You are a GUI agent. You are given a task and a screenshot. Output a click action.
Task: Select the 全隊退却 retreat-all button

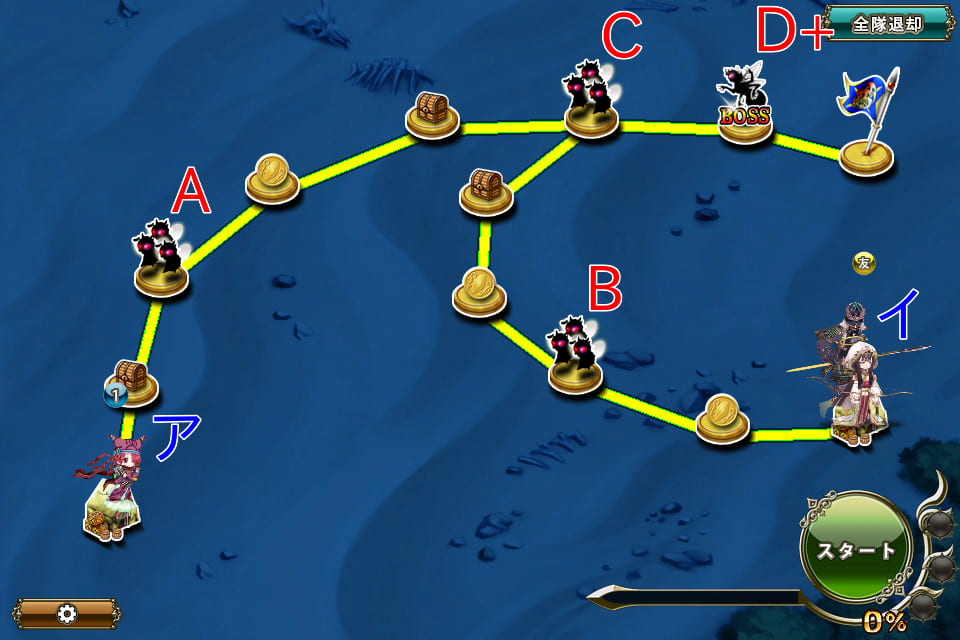point(887,24)
